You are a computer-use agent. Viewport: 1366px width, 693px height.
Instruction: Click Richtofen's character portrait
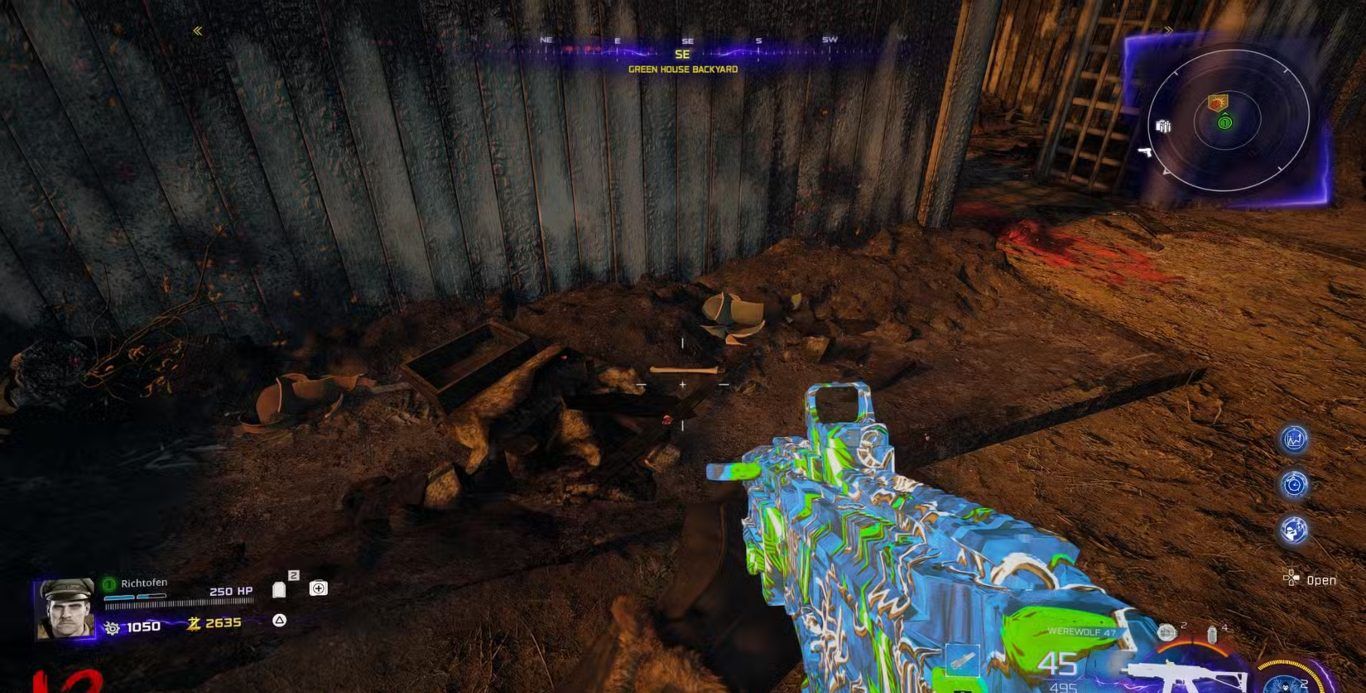tap(67, 609)
